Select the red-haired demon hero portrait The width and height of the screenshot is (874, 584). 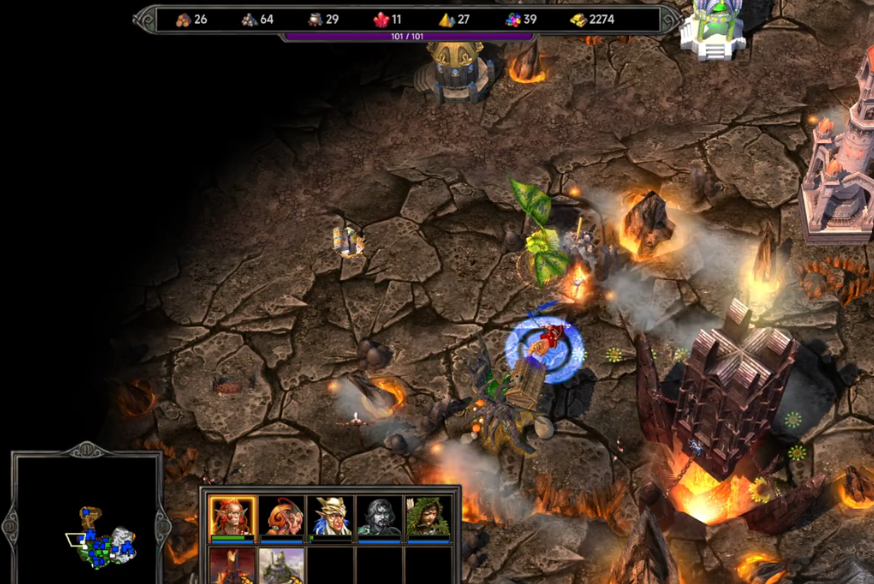(x=233, y=517)
